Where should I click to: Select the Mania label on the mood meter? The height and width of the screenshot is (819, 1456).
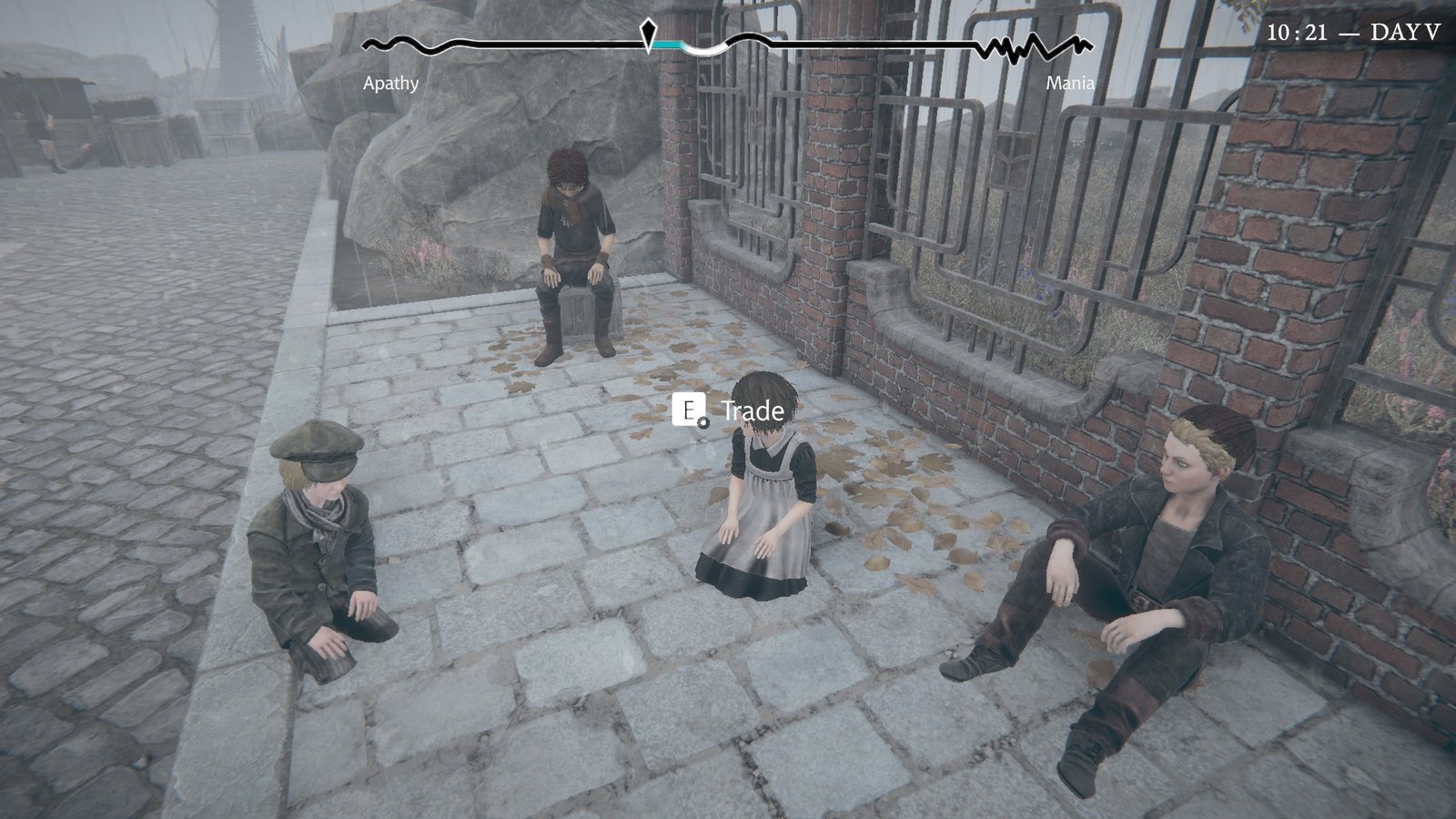1069,85
